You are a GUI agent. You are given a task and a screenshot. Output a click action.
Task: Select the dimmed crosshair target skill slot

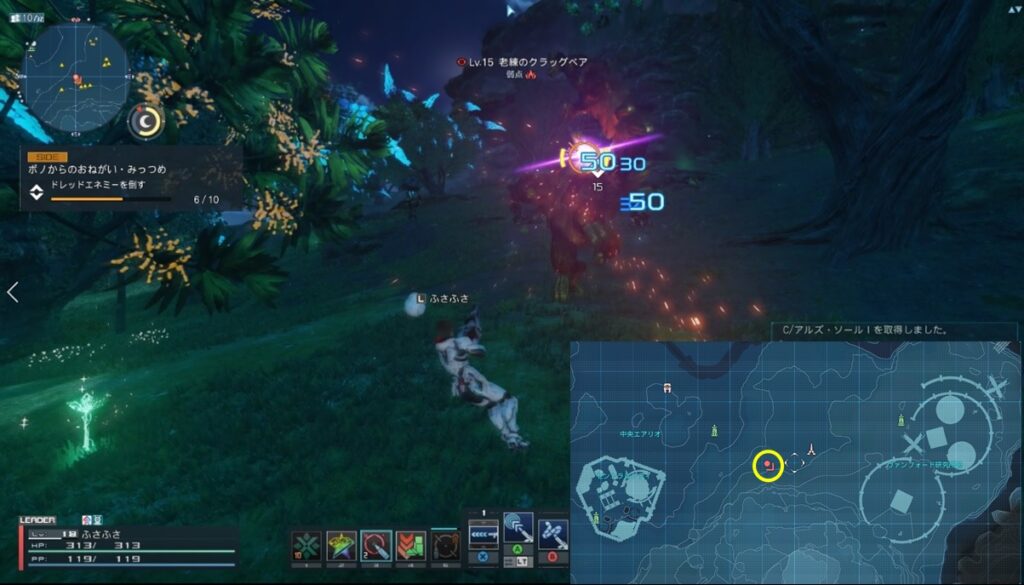click(x=445, y=547)
